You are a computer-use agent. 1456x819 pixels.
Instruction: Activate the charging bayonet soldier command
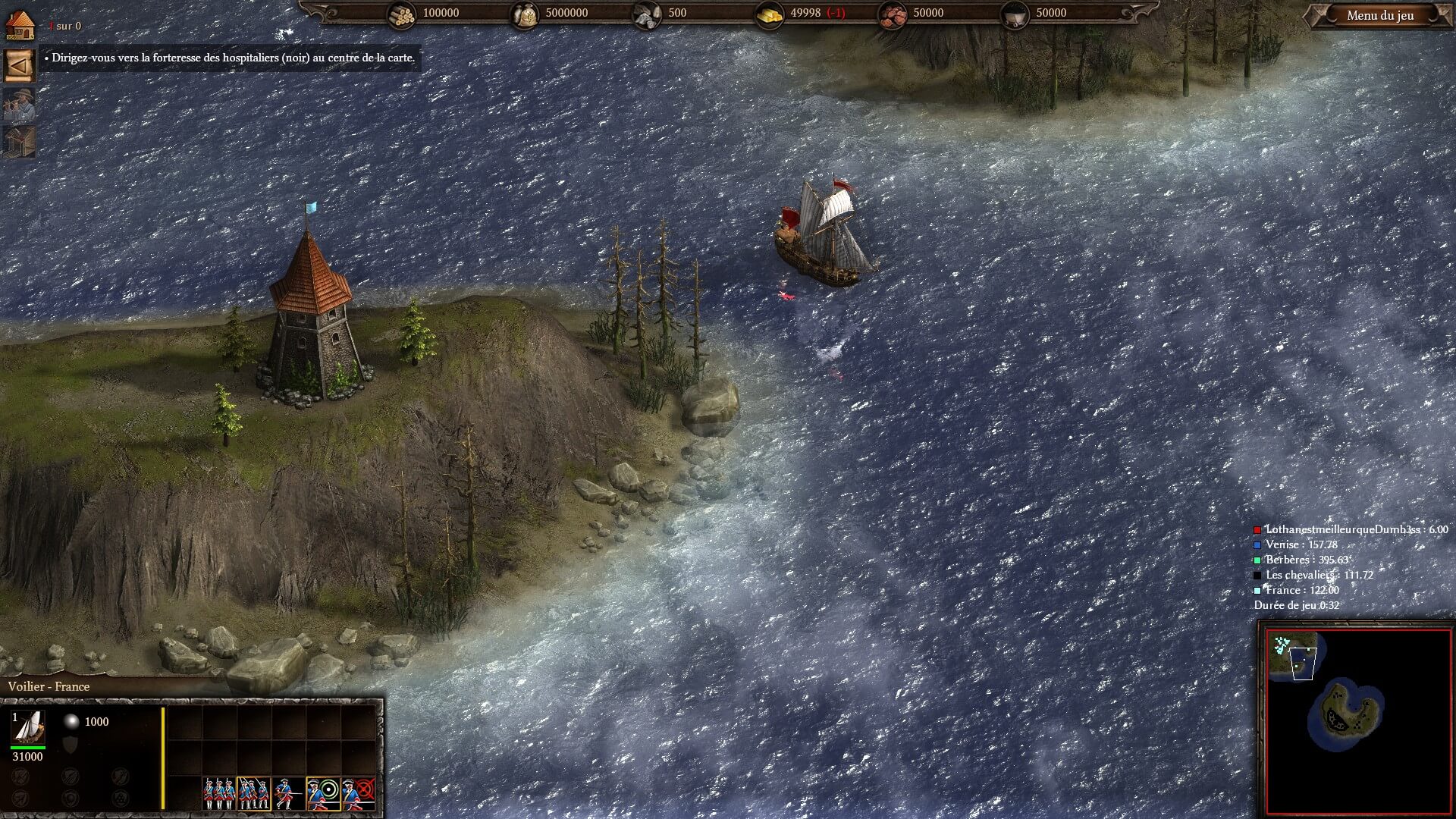click(288, 794)
